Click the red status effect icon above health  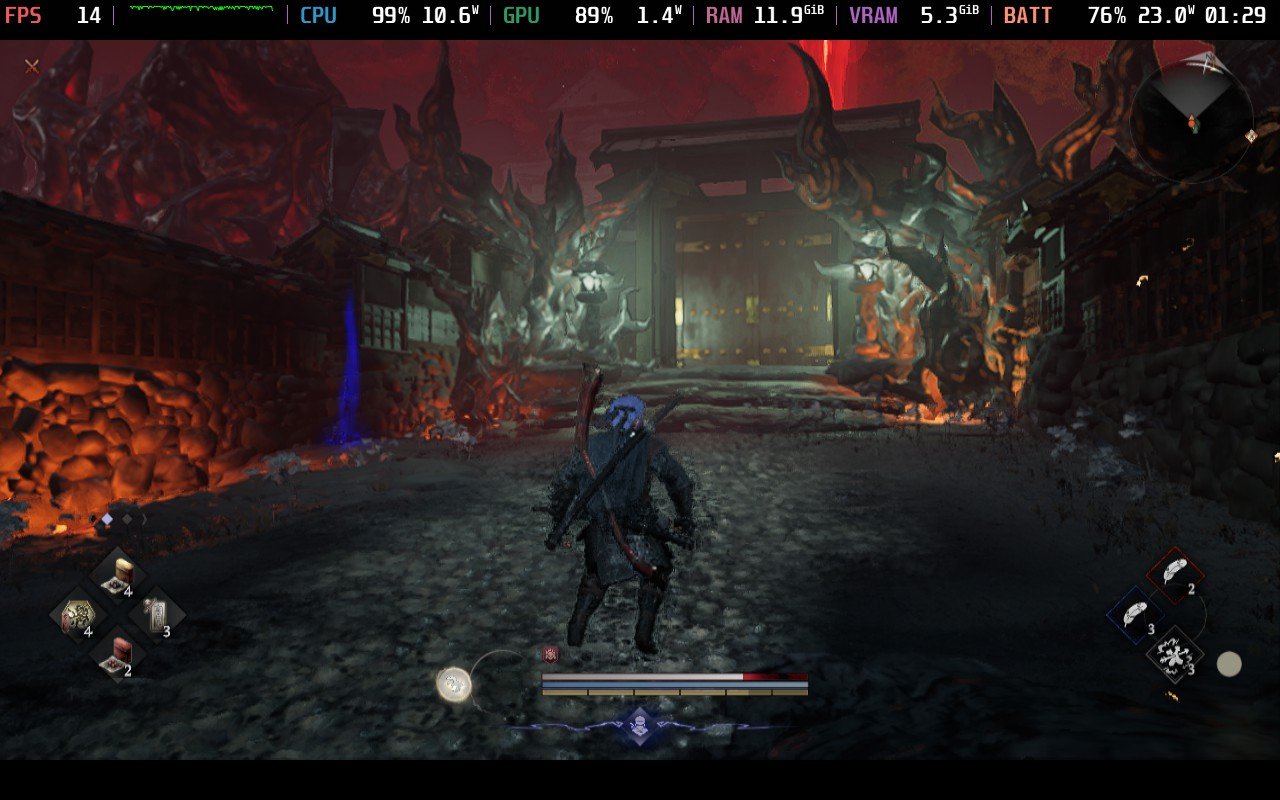(x=550, y=655)
